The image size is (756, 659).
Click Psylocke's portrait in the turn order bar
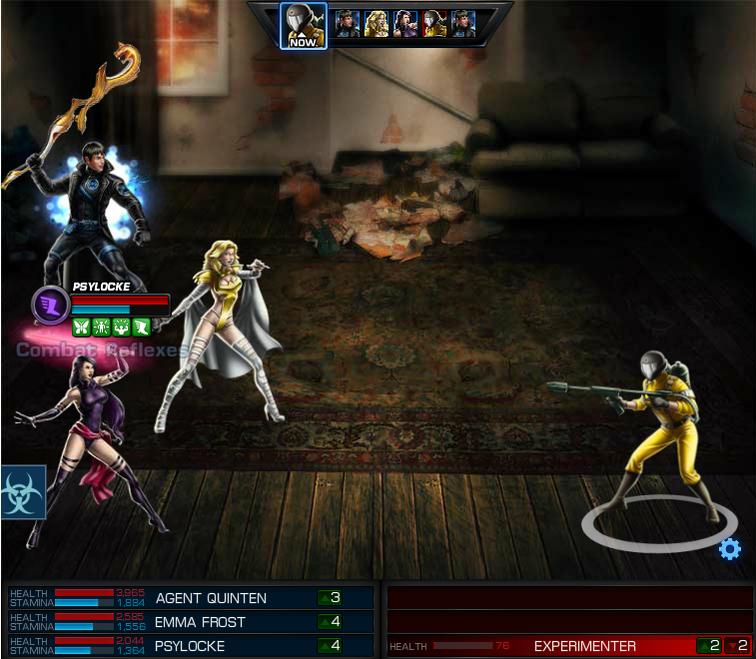coord(405,23)
